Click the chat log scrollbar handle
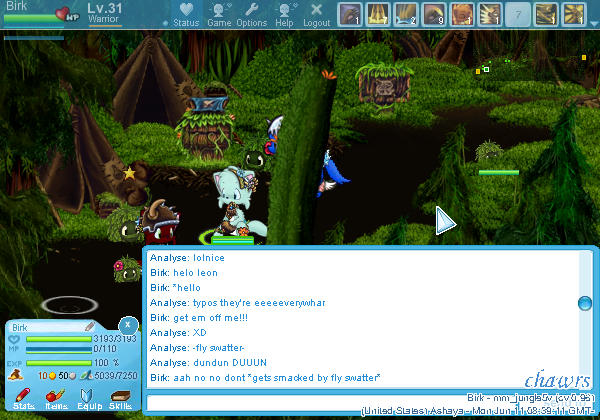Viewport: 600px width, 420px height. tap(585, 303)
